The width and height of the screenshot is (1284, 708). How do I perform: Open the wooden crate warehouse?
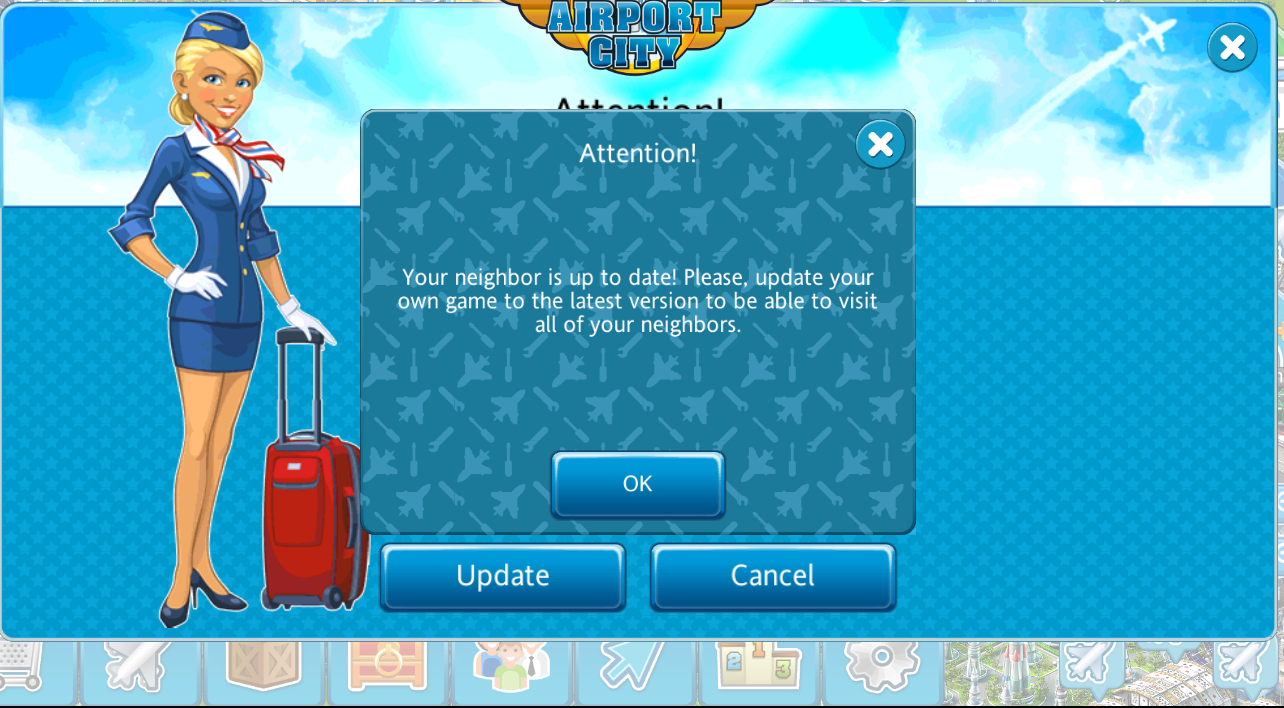(264, 668)
